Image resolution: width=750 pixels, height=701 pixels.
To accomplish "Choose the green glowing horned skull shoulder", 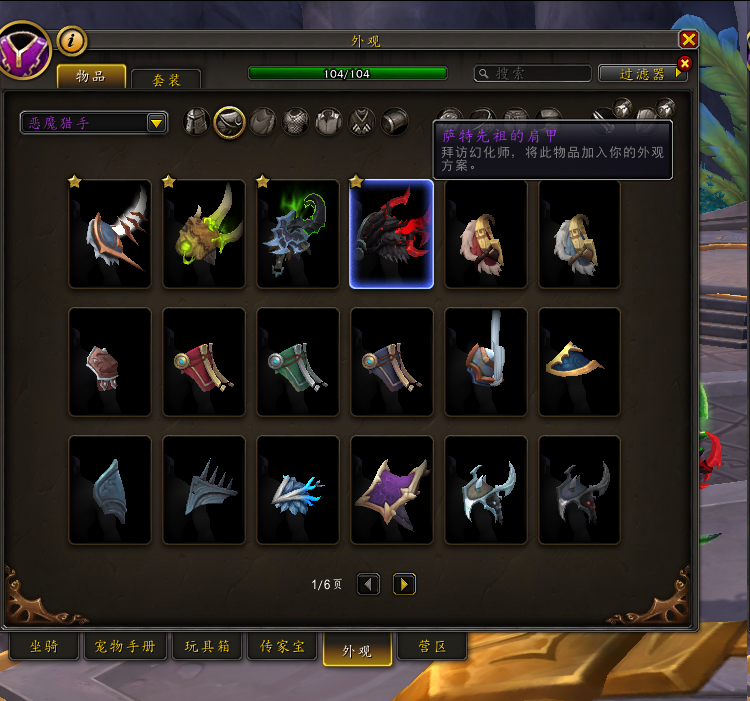I will 204,234.
